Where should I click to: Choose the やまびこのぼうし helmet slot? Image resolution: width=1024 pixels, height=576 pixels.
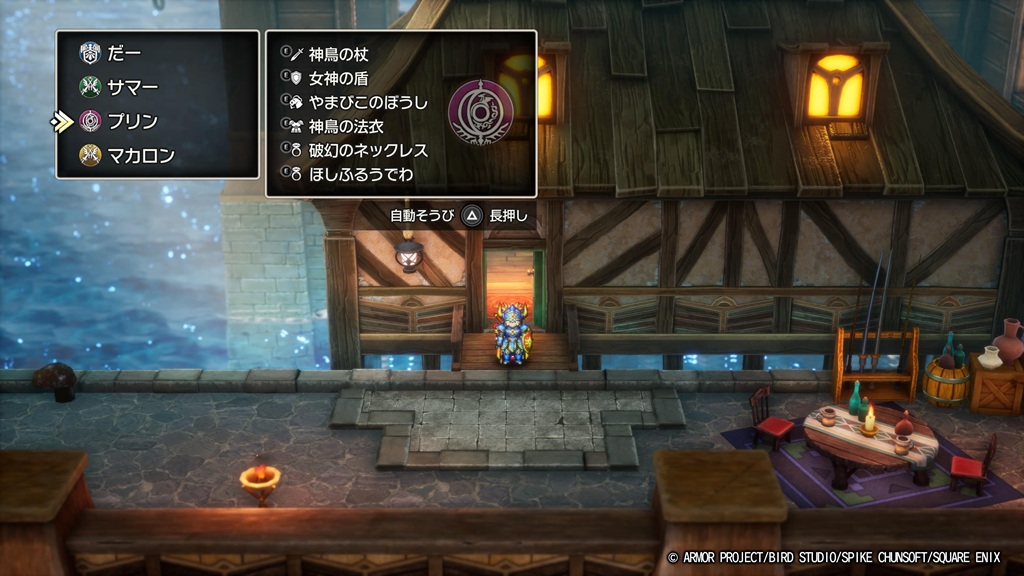[366, 102]
